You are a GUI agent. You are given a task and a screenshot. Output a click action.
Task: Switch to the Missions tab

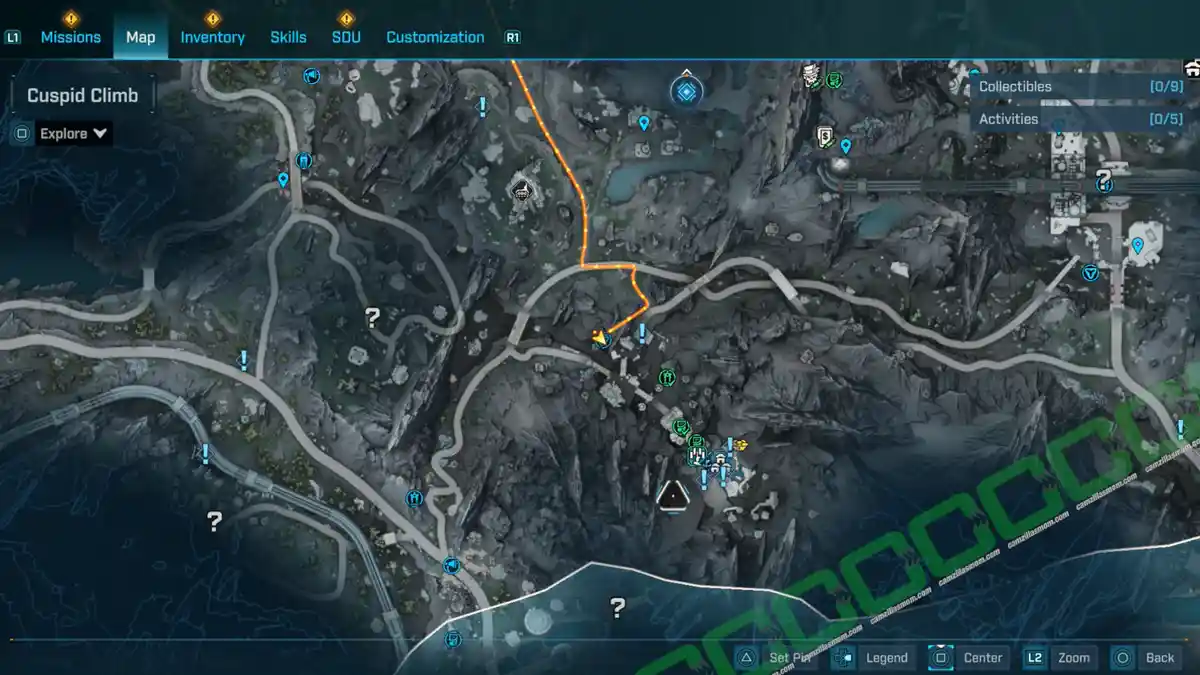pyautogui.click(x=70, y=37)
